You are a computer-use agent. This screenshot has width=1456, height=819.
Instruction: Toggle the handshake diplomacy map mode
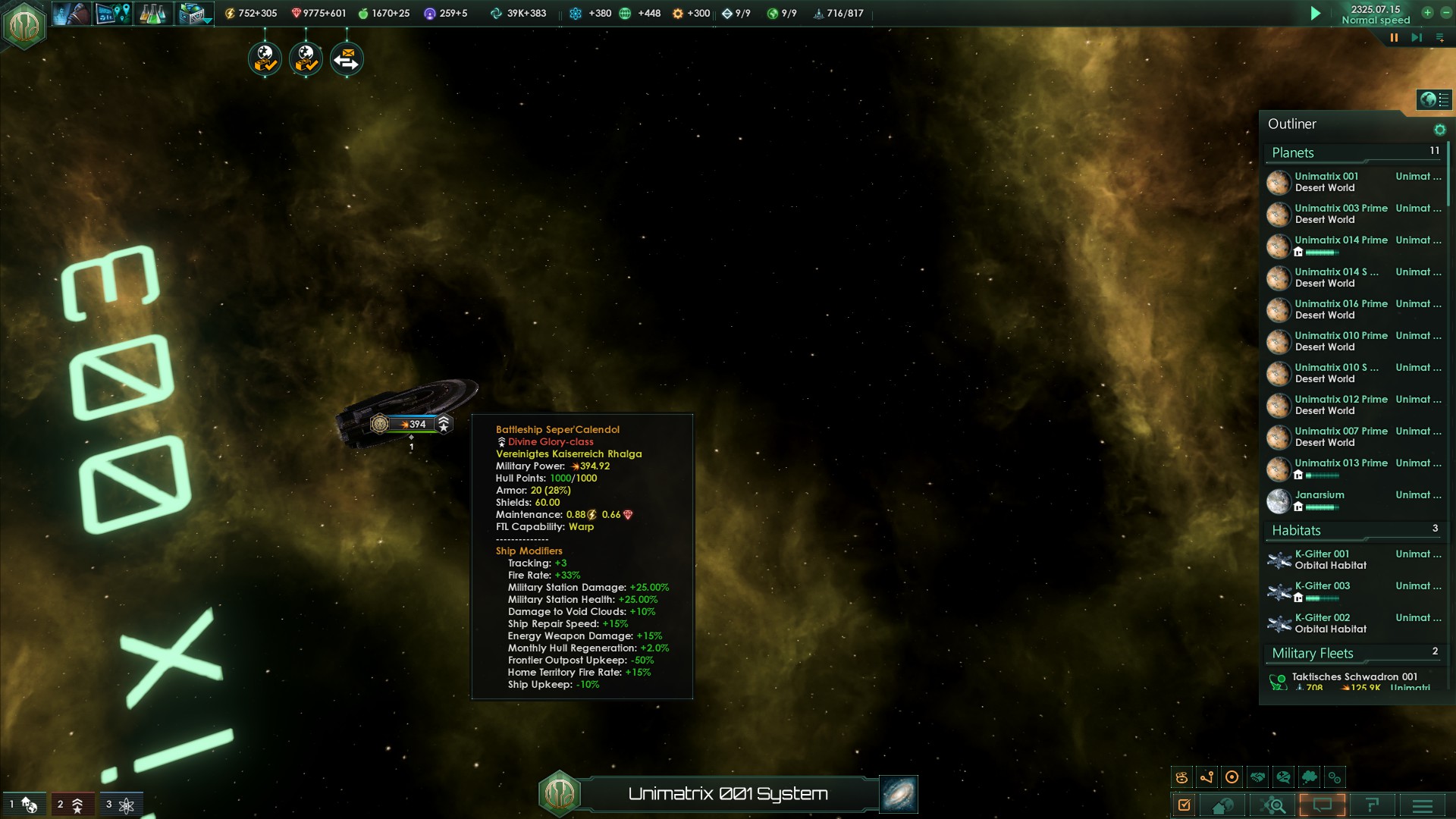click(x=1258, y=777)
